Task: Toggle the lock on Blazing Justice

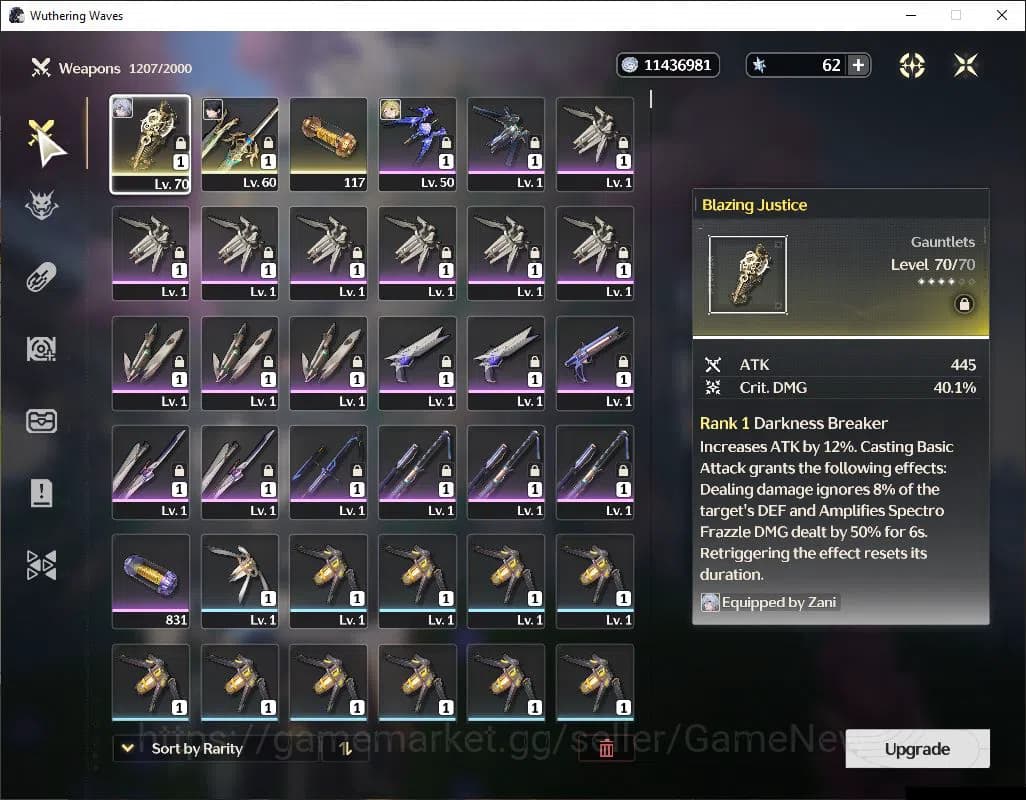Action: [x=964, y=304]
